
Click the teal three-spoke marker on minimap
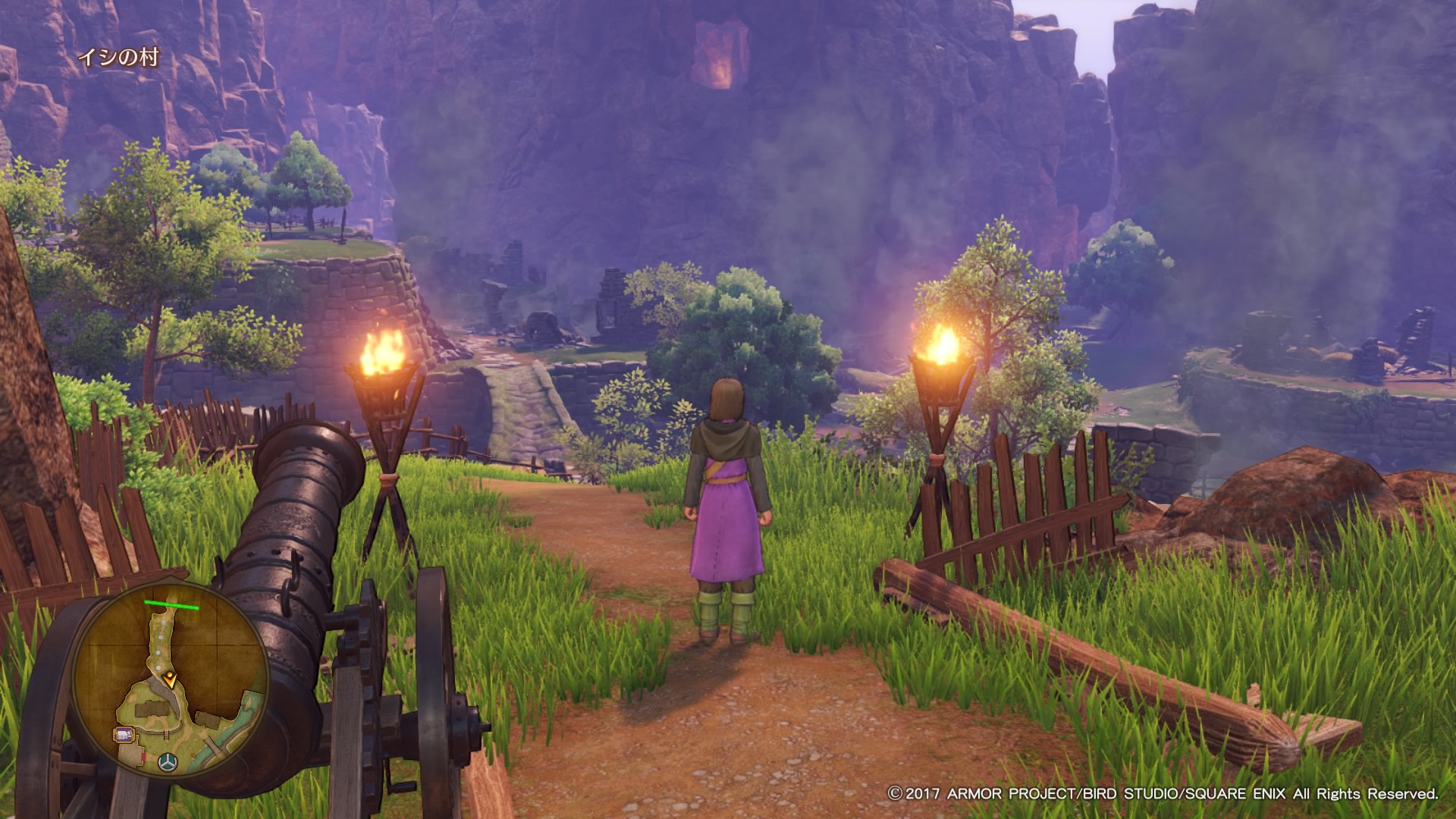[167, 761]
